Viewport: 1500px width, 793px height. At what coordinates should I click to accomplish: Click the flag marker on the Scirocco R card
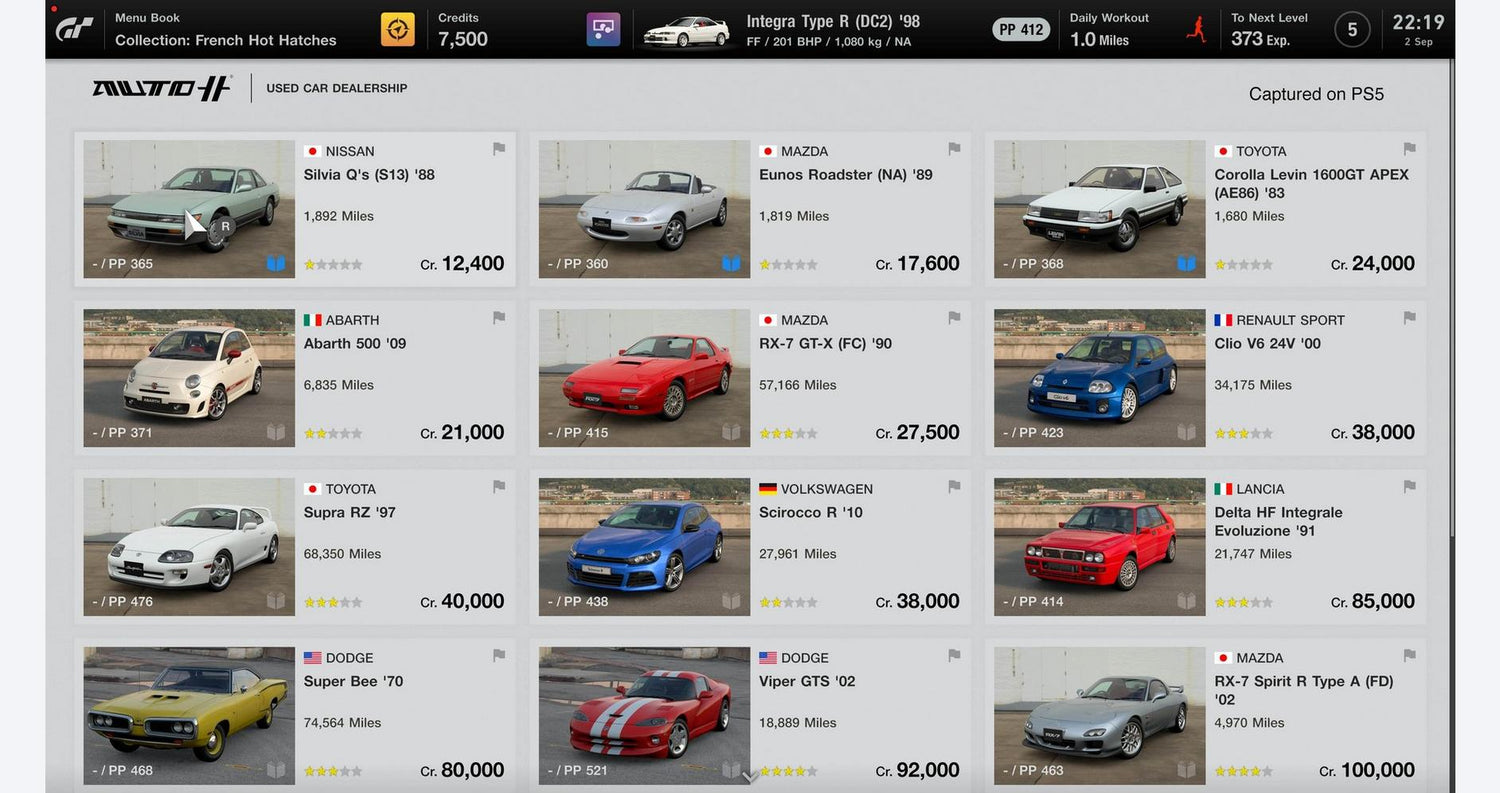954,486
